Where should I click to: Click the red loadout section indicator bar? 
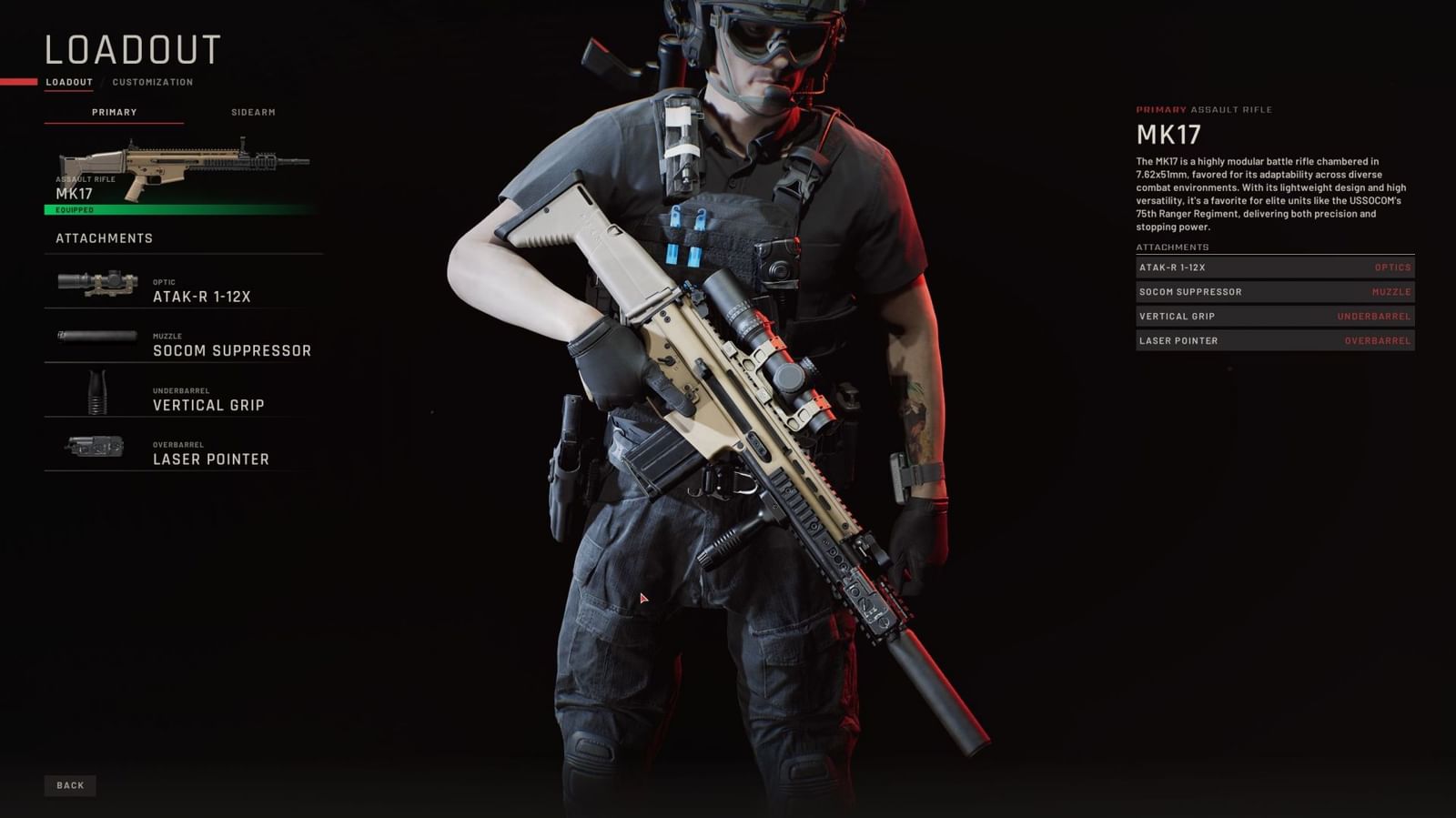point(18,81)
